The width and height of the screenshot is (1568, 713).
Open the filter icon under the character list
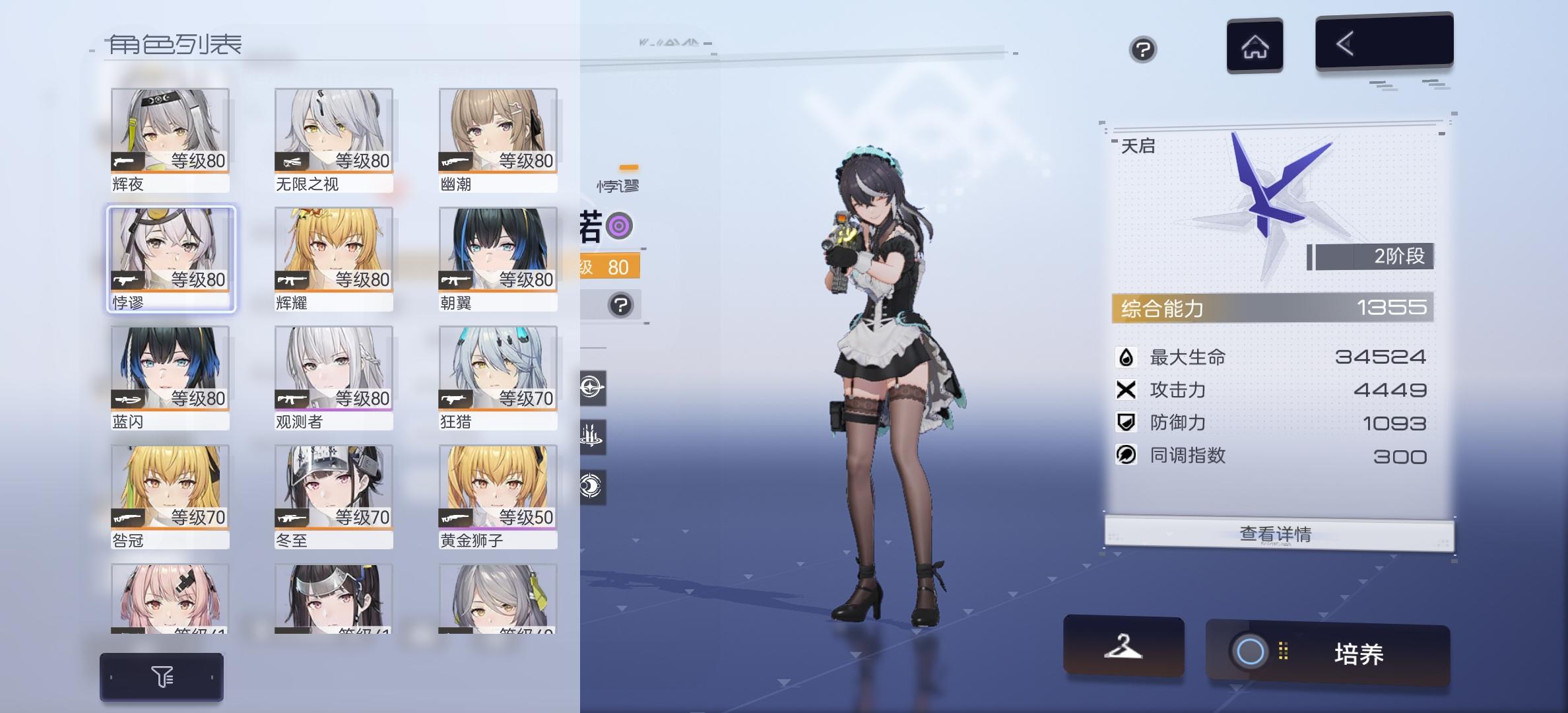coord(162,676)
